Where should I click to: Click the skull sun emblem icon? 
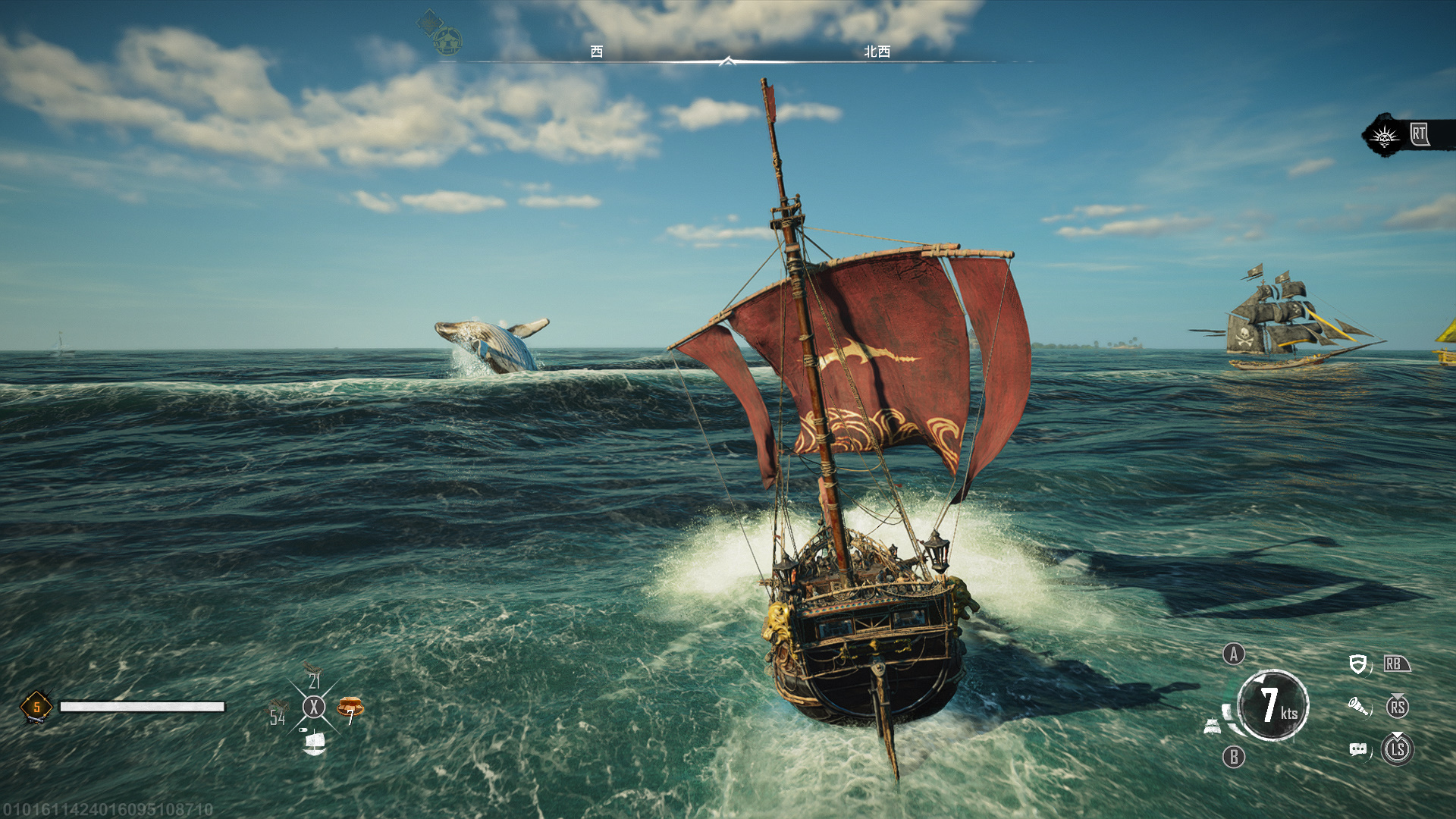[1385, 136]
